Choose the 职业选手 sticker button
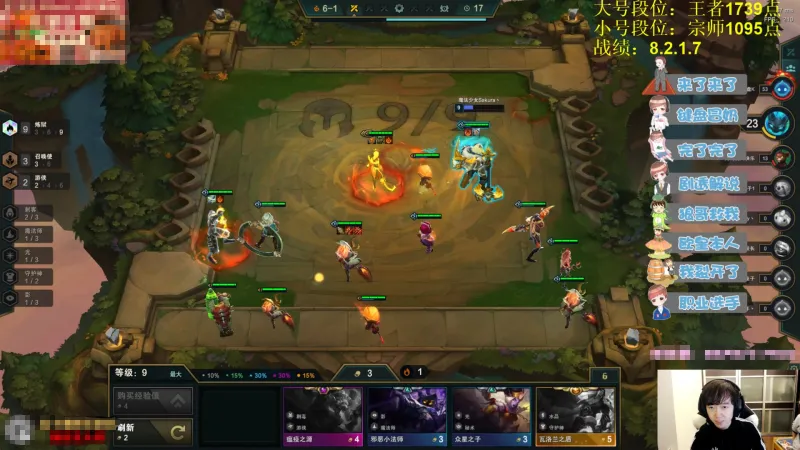This screenshot has height=450, width=800. coord(708,302)
